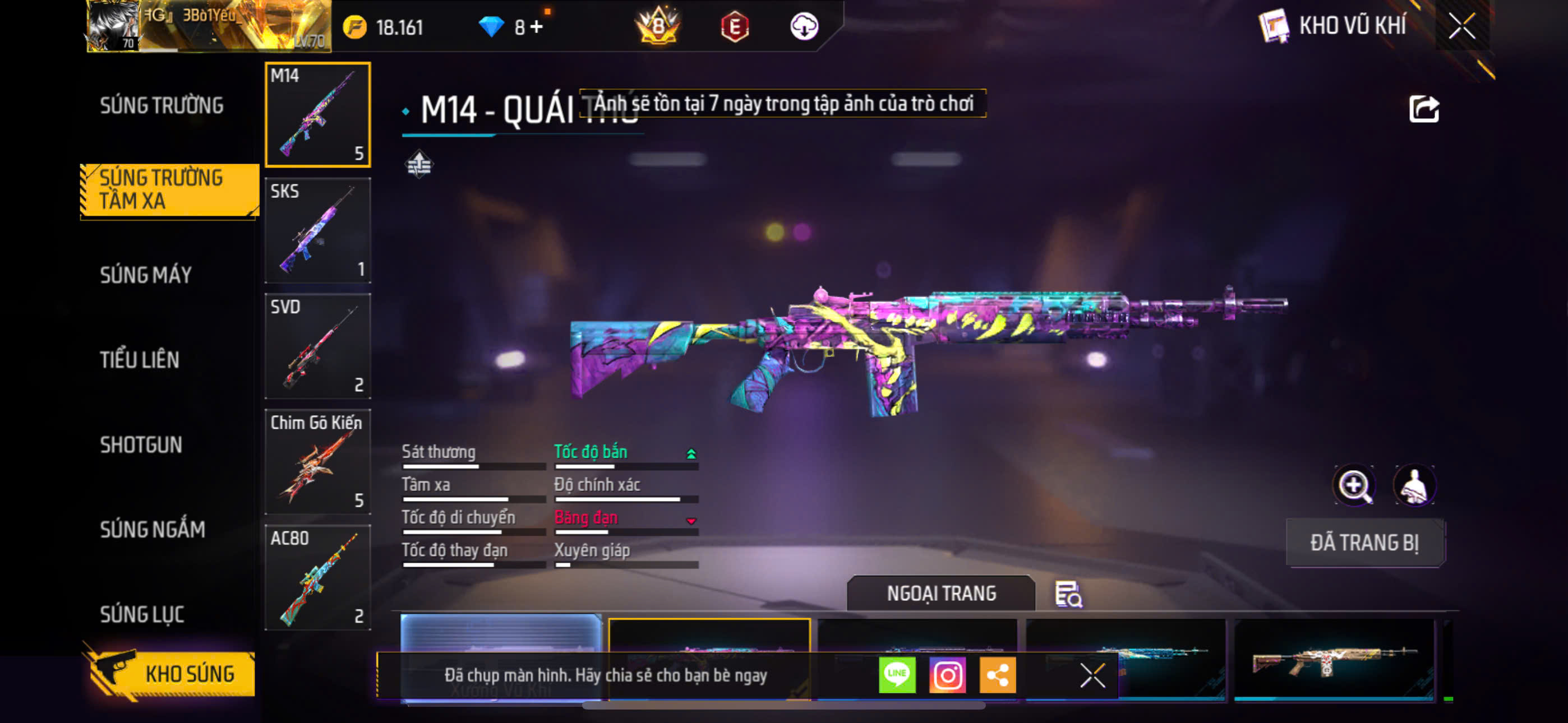The image size is (1568, 723).
Task: Share screenshot to Instagram
Action: [947, 675]
